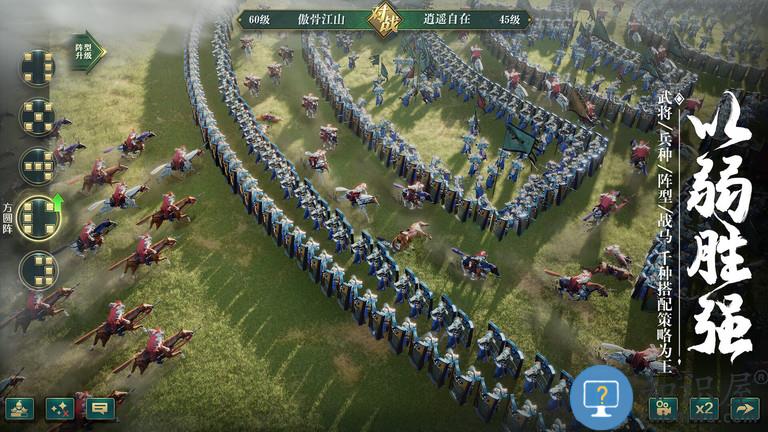Open the chat bubble message button
Viewport: 768px width, 432px height.
pos(99,408)
